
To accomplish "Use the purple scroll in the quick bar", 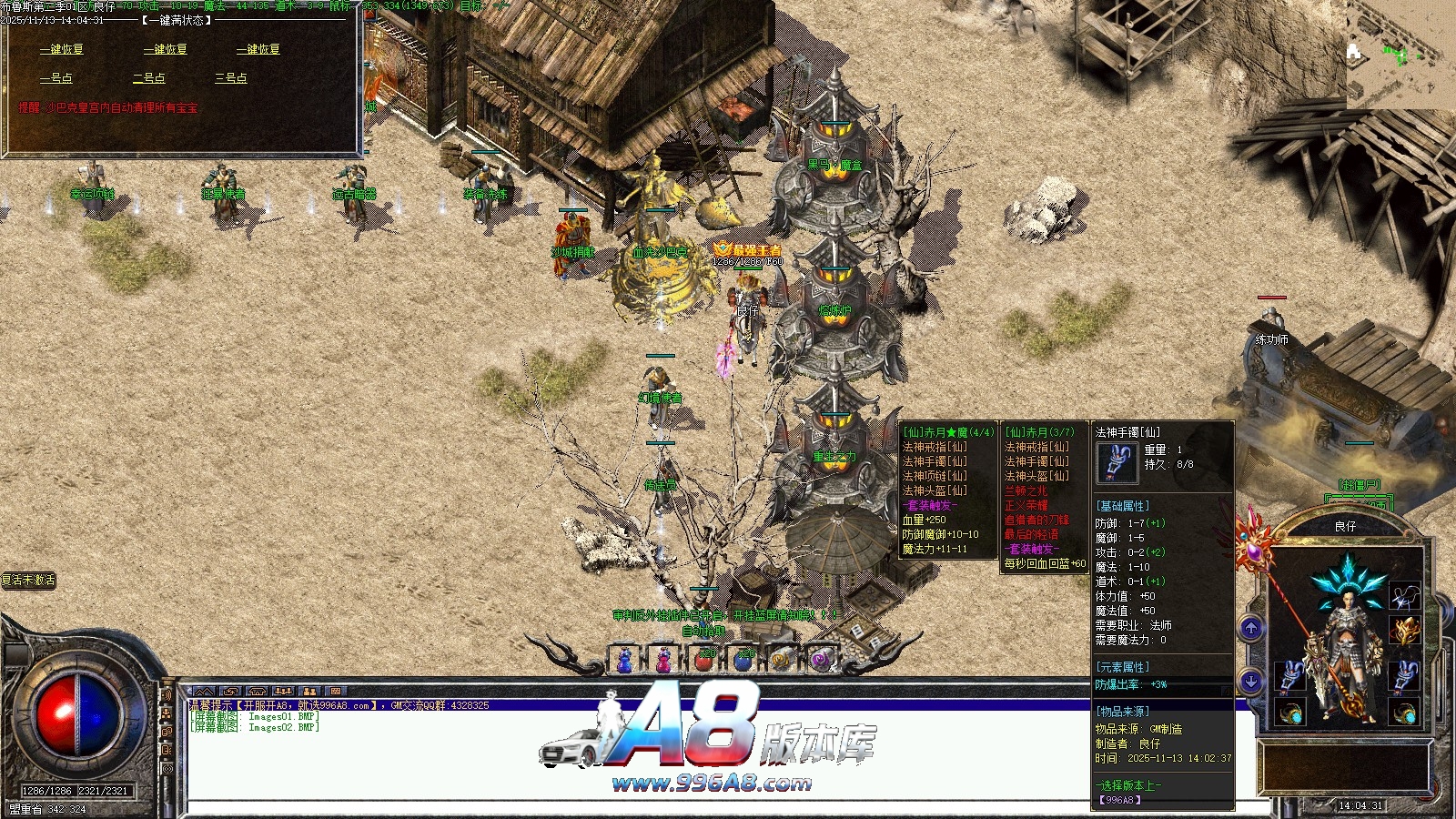I will [x=821, y=661].
